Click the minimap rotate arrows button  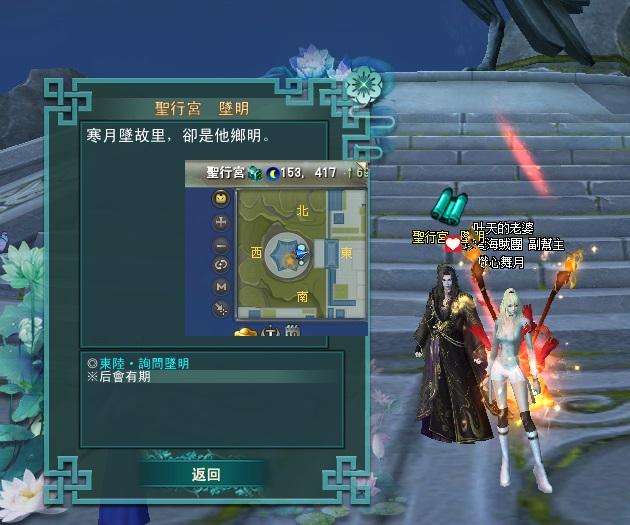click(221, 266)
